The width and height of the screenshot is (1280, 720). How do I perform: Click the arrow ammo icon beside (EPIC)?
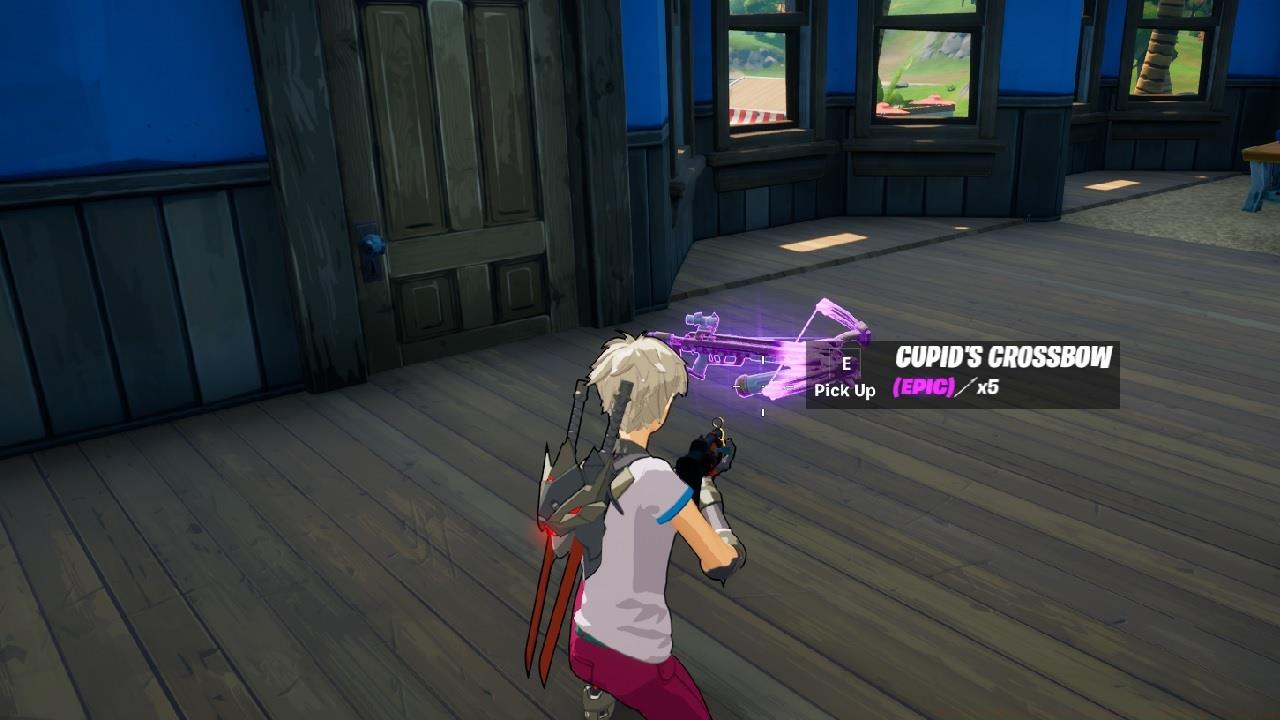coord(966,389)
